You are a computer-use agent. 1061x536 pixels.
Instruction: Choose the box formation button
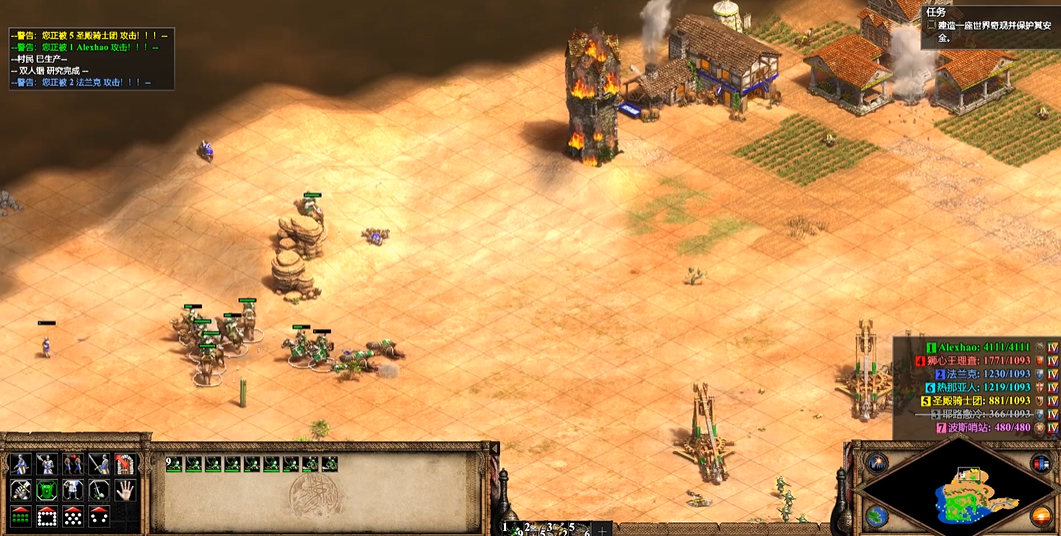(46, 516)
